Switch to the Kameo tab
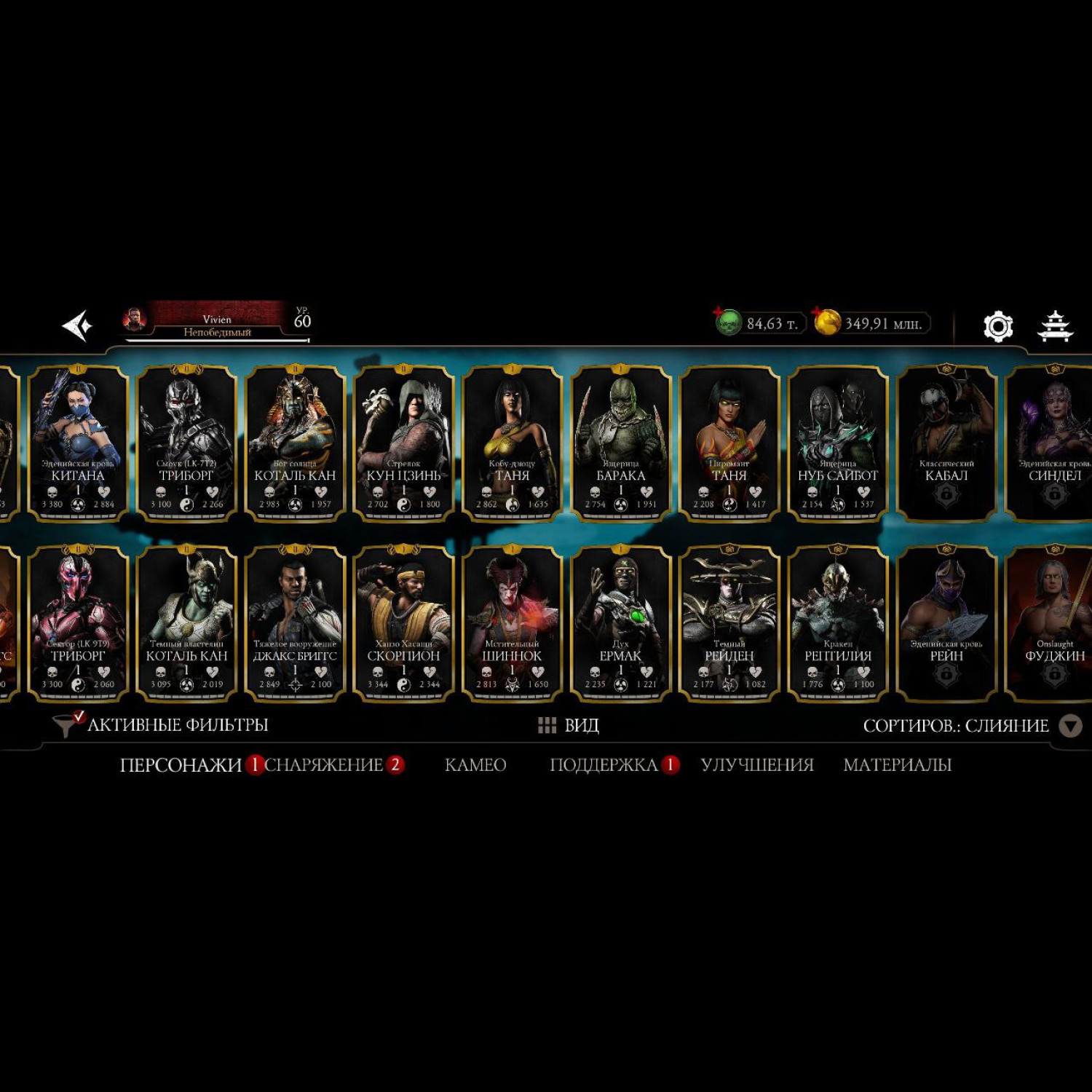This screenshot has width=1092, height=1092. pyautogui.click(x=475, y=765)
